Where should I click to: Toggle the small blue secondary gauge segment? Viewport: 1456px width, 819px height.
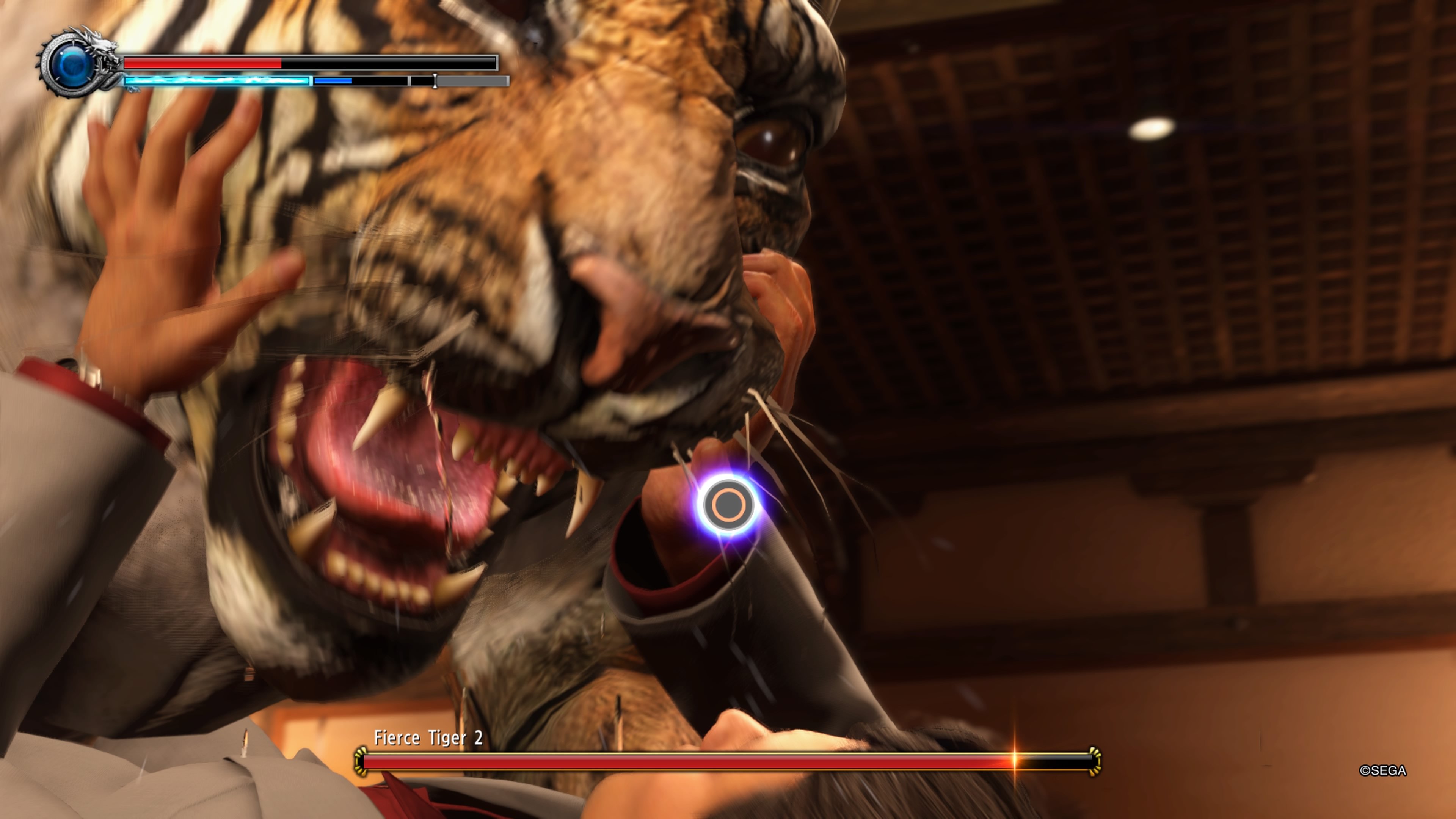pos(334,81)
